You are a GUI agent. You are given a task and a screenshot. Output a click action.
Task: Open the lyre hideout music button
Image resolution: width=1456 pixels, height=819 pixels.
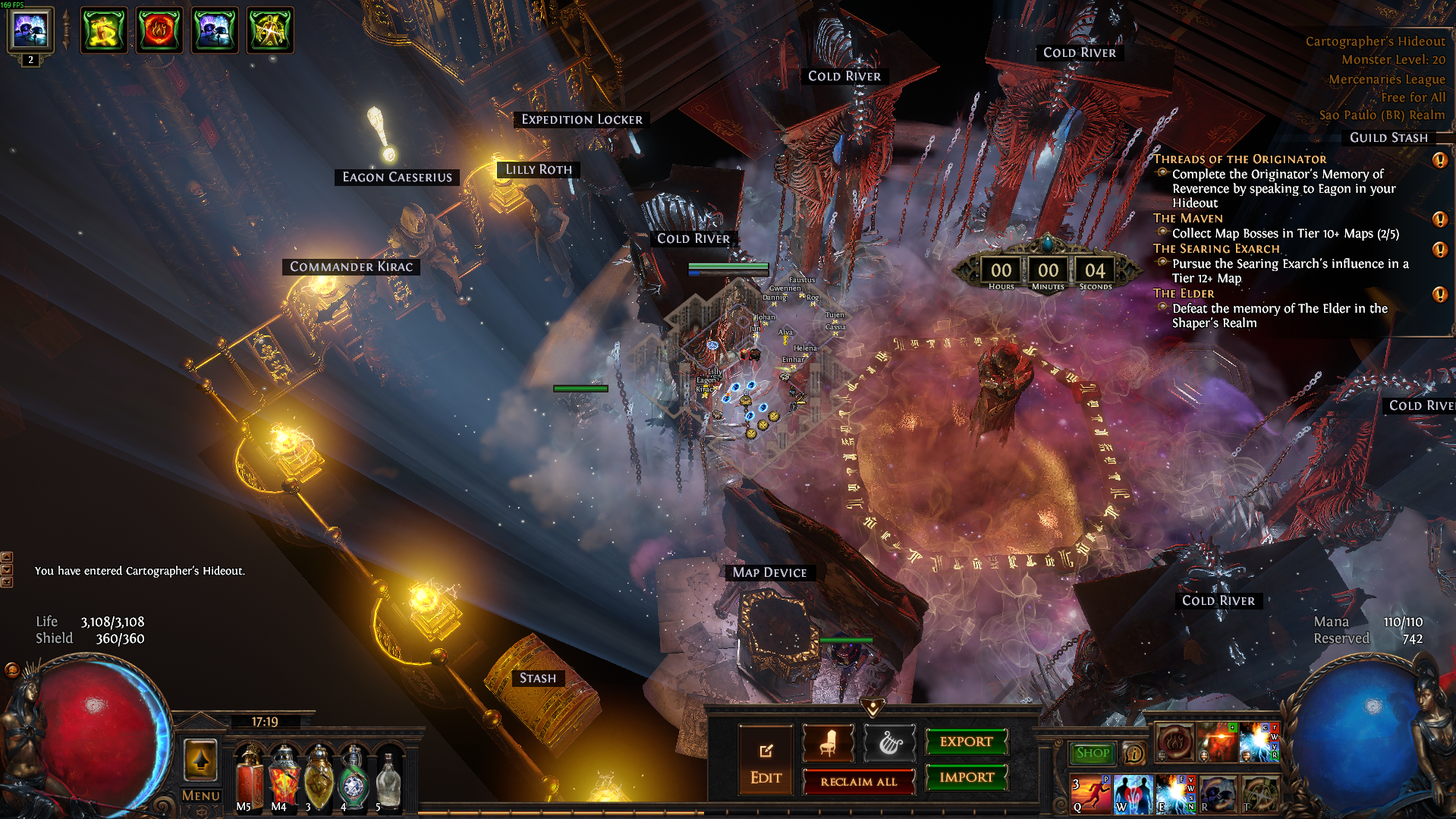(x=890, y=742)
